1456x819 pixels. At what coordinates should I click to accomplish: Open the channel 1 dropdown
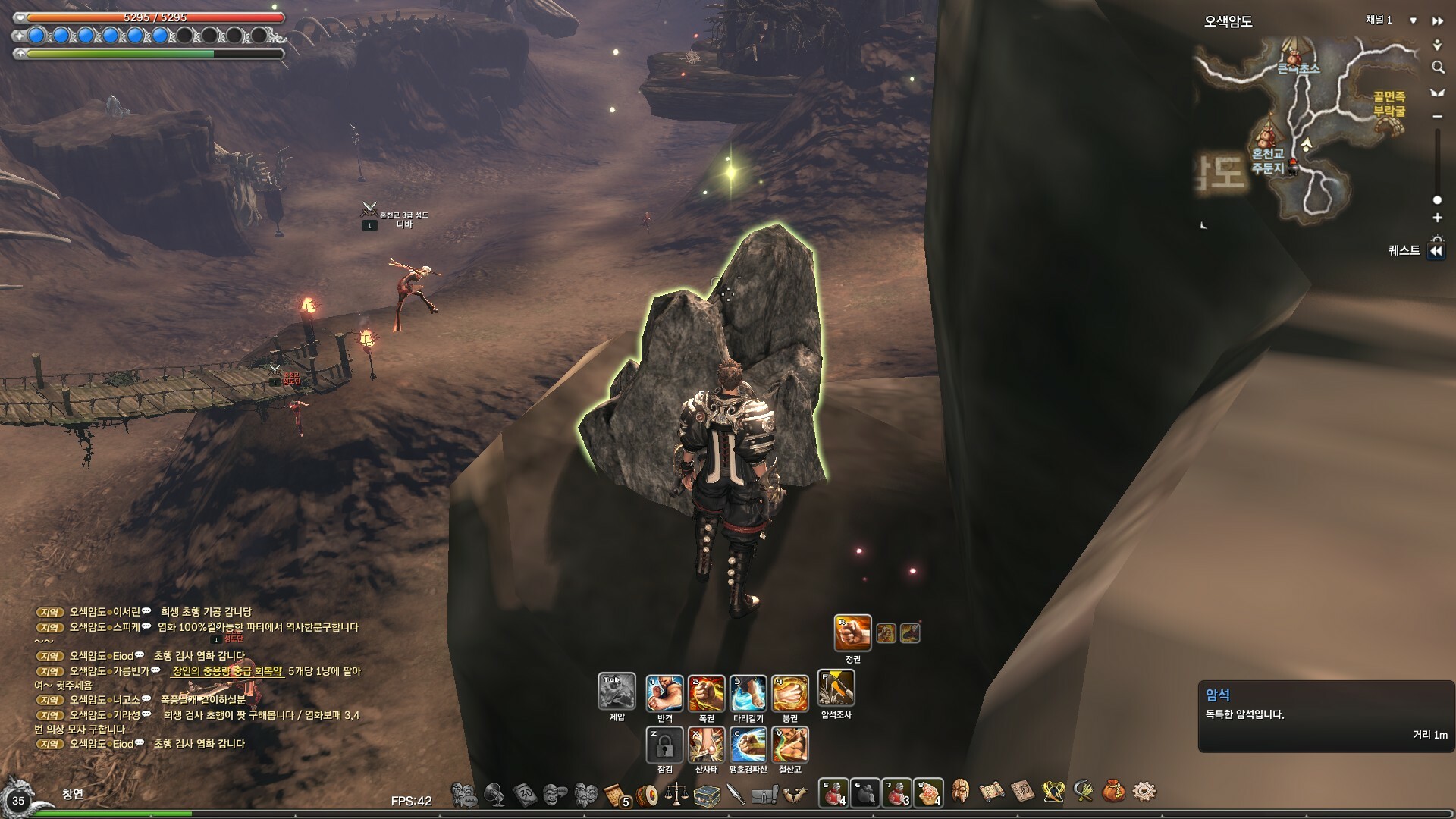(x=1413, y=20)
